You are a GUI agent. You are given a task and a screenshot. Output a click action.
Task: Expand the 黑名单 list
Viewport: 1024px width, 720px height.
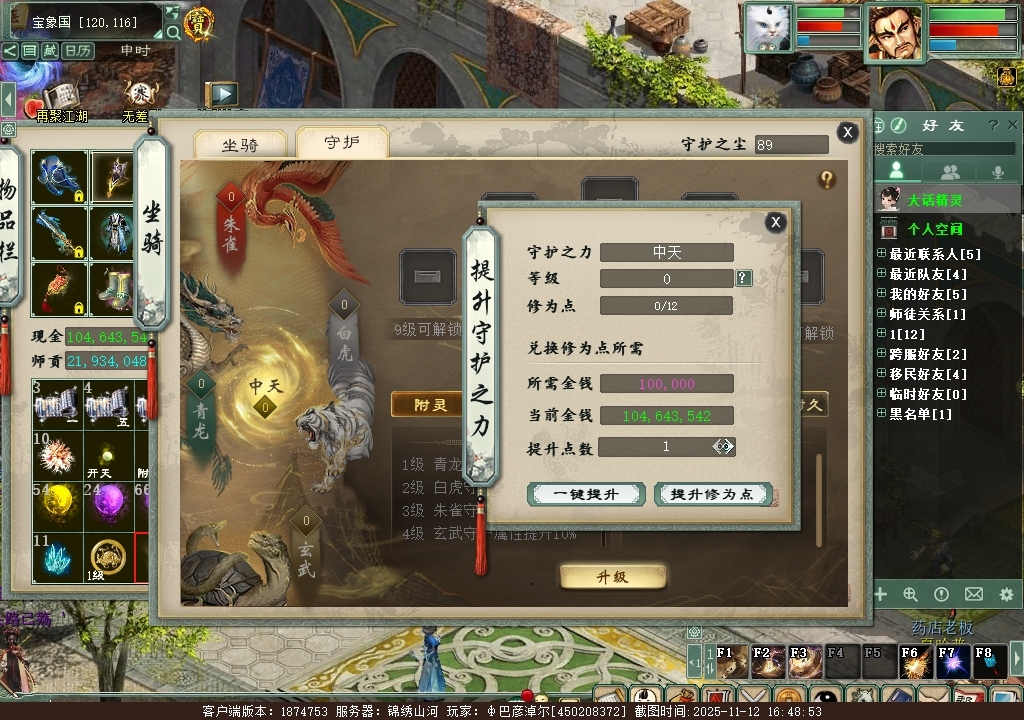pos(881,414)
